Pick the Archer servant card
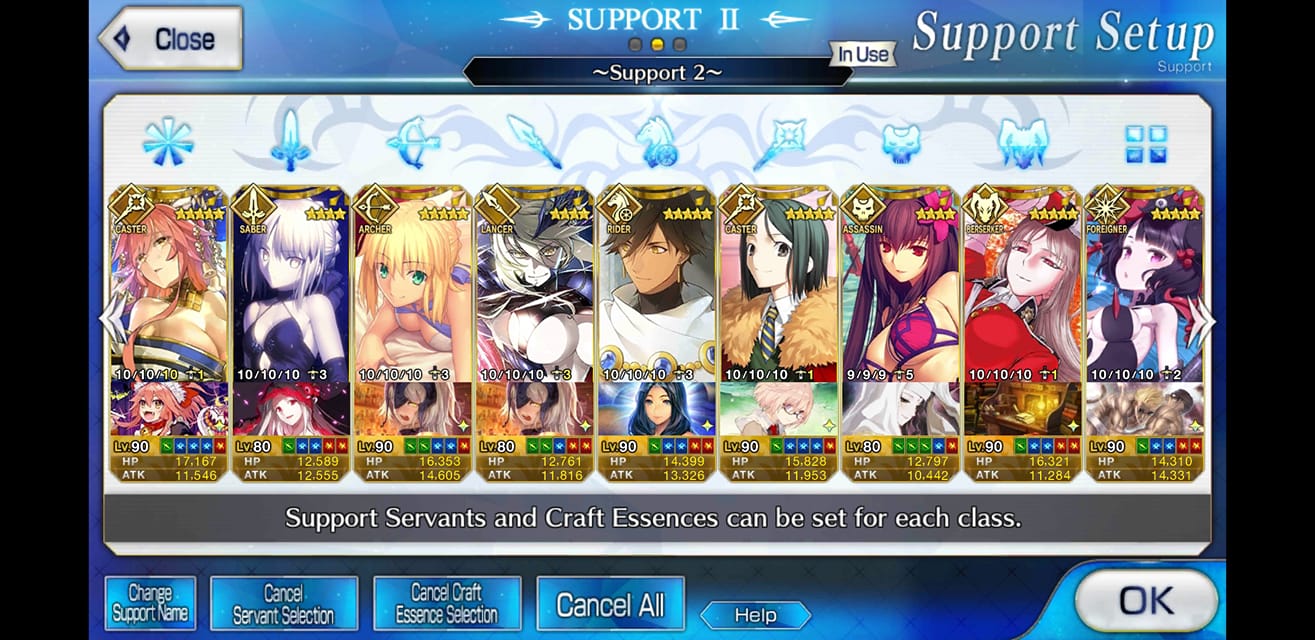The height and width of the screenshot is (640, 1315). pos(412,290)
